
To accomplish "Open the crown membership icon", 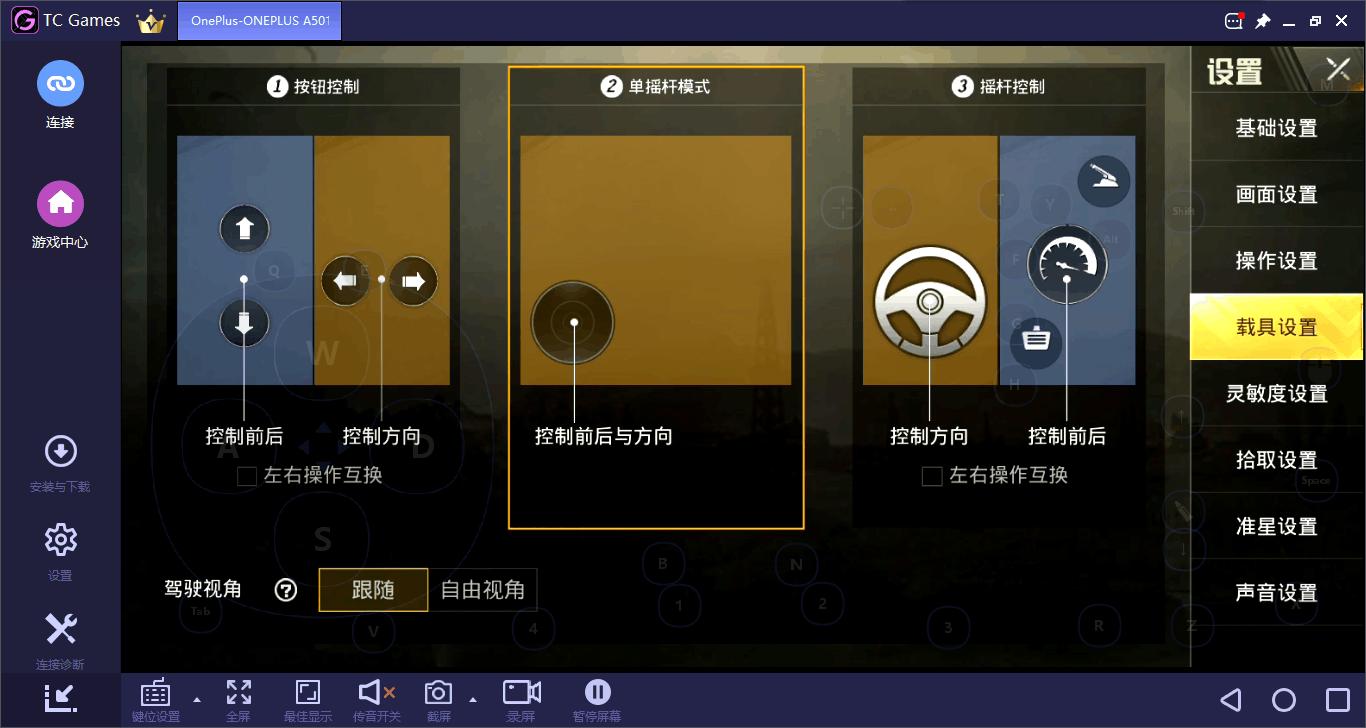I will 150,19.
